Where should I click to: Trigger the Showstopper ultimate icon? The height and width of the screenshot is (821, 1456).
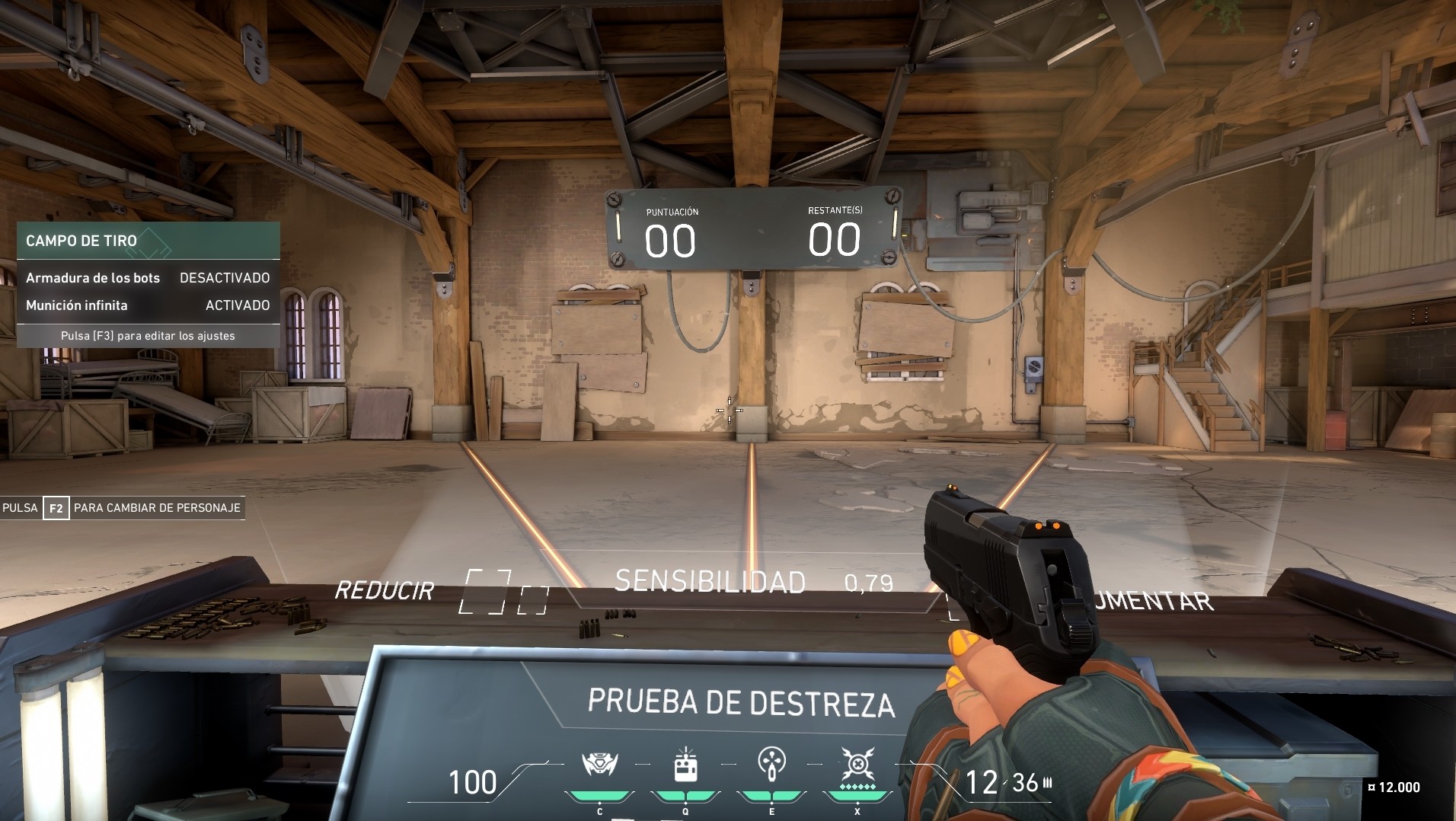coord(857,765)
